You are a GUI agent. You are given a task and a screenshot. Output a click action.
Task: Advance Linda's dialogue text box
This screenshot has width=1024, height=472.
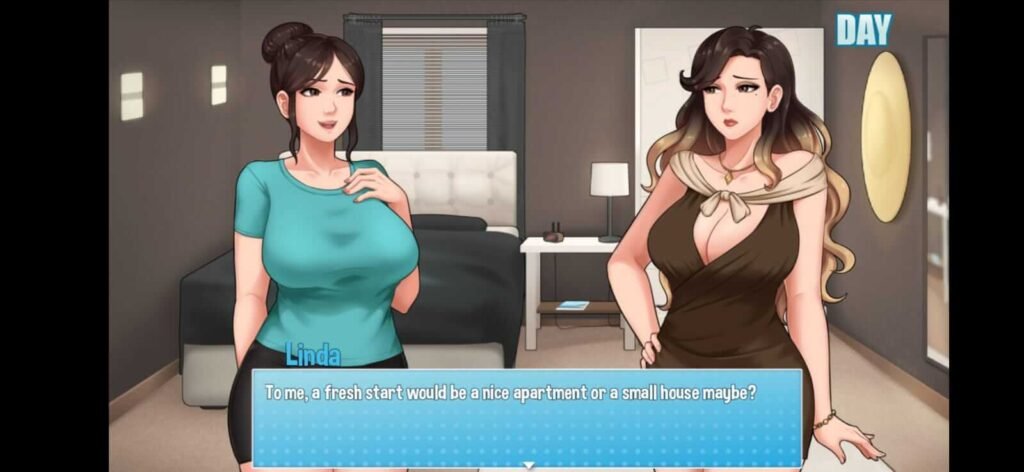(x=526, y=415)
